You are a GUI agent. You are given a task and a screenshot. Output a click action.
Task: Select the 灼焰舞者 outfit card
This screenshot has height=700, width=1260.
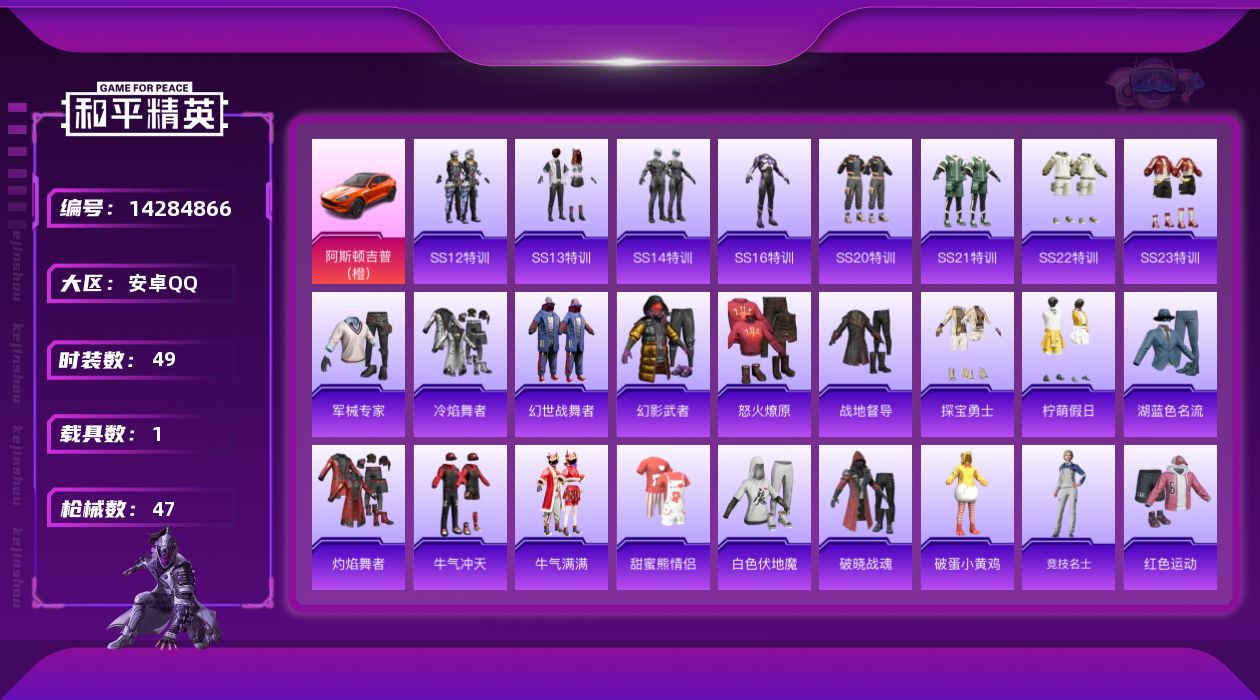(358, 517)
